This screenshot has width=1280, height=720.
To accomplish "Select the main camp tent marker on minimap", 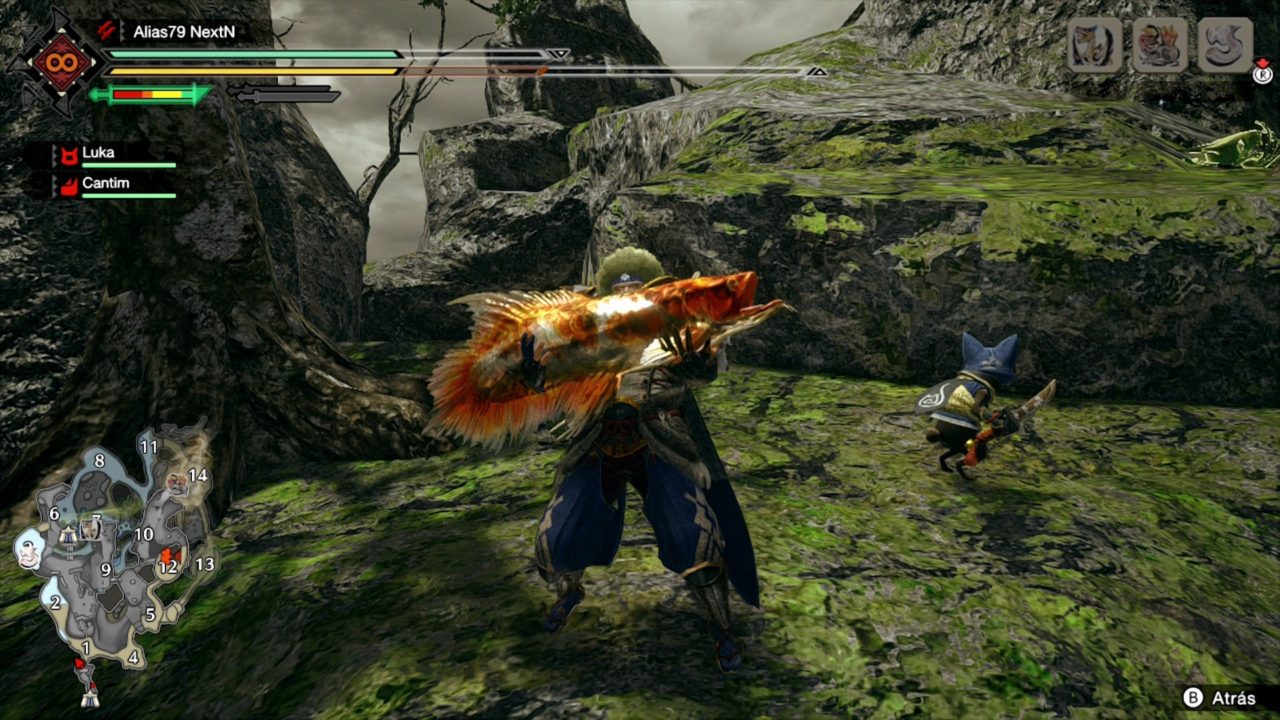I will click(89, 698).
